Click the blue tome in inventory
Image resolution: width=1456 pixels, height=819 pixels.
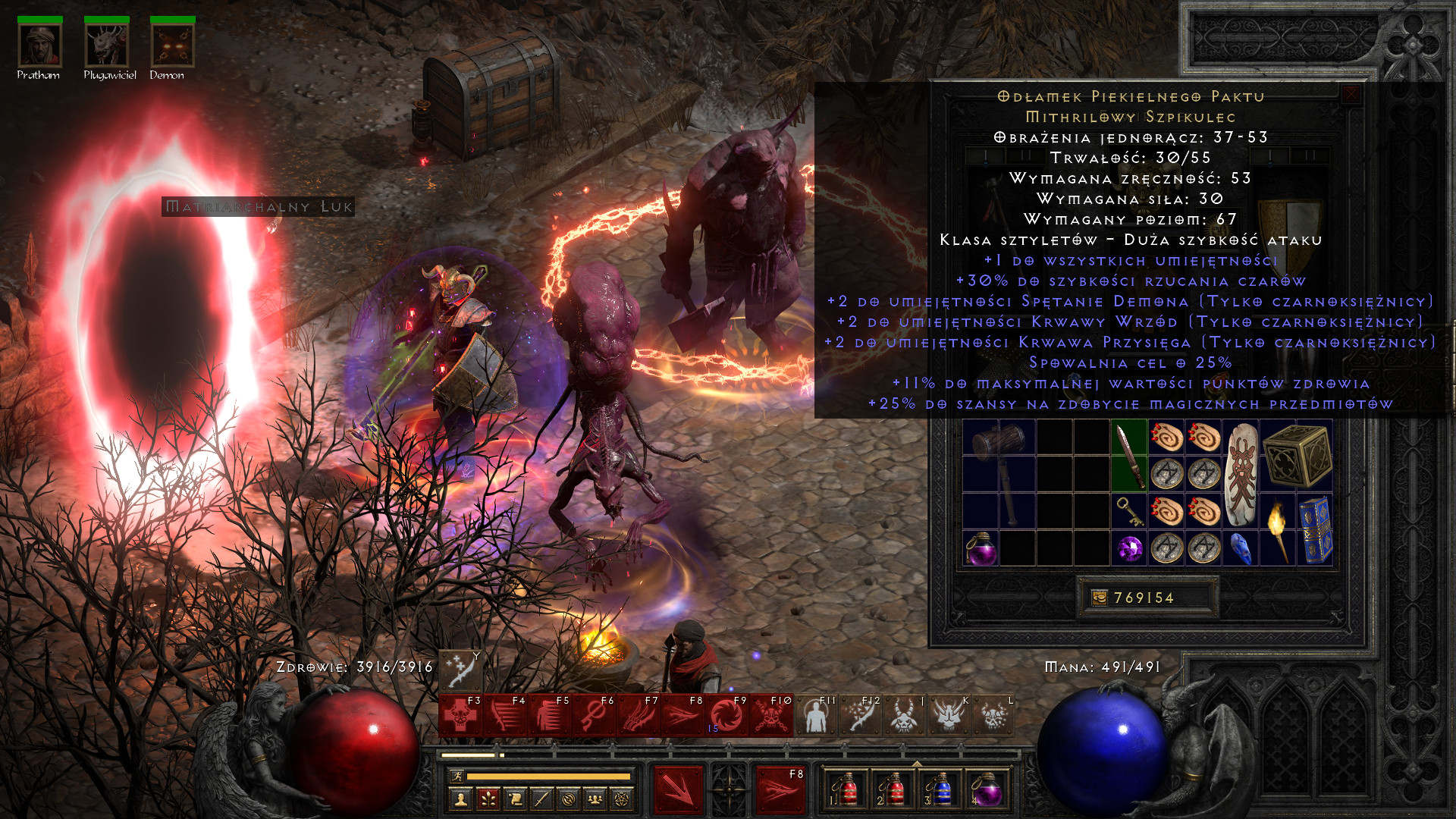click(x=1315, y=530)
